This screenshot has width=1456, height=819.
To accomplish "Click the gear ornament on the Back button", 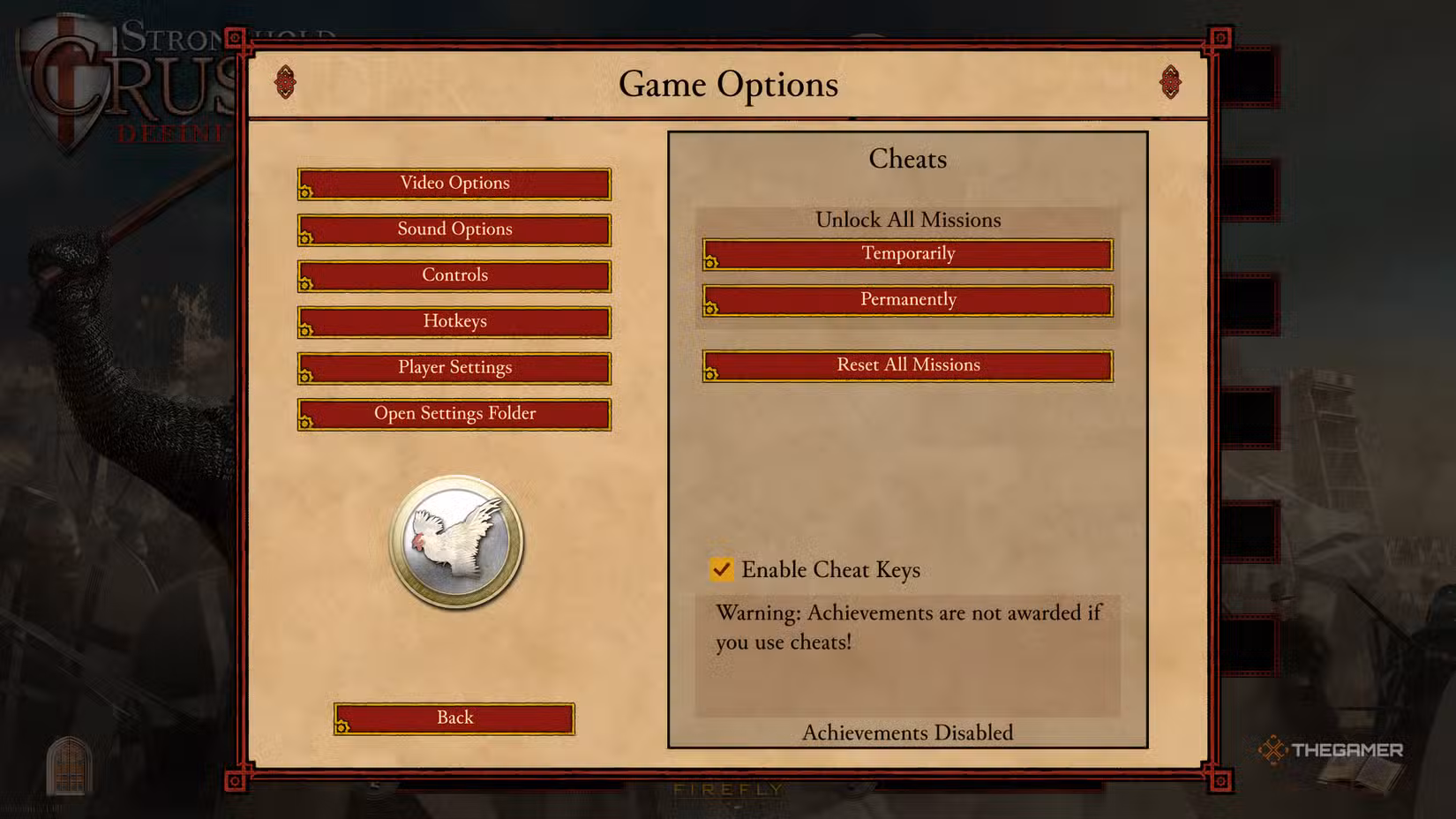I will point(343,725).
